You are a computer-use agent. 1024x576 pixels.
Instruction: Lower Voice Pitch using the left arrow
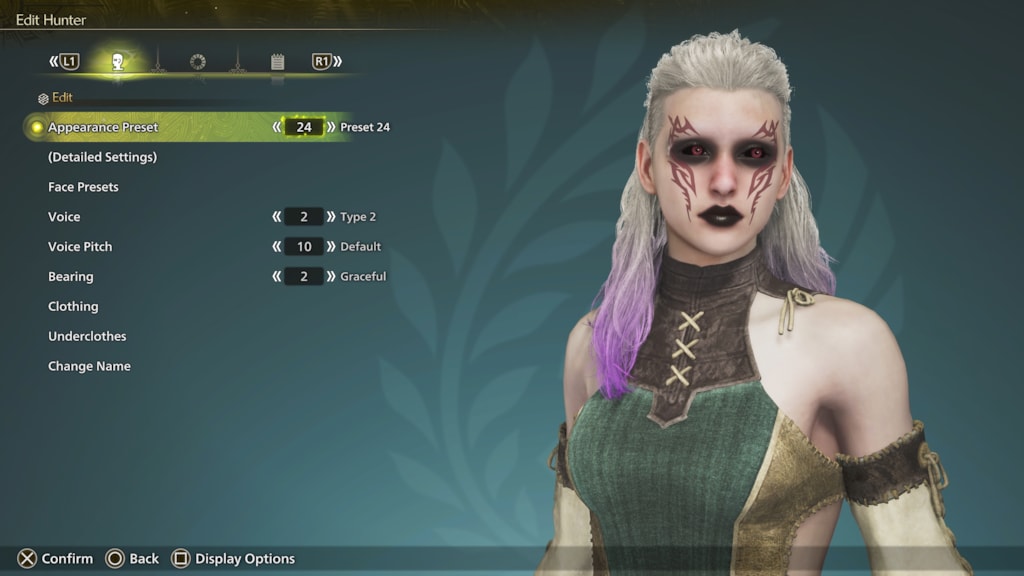277,247
